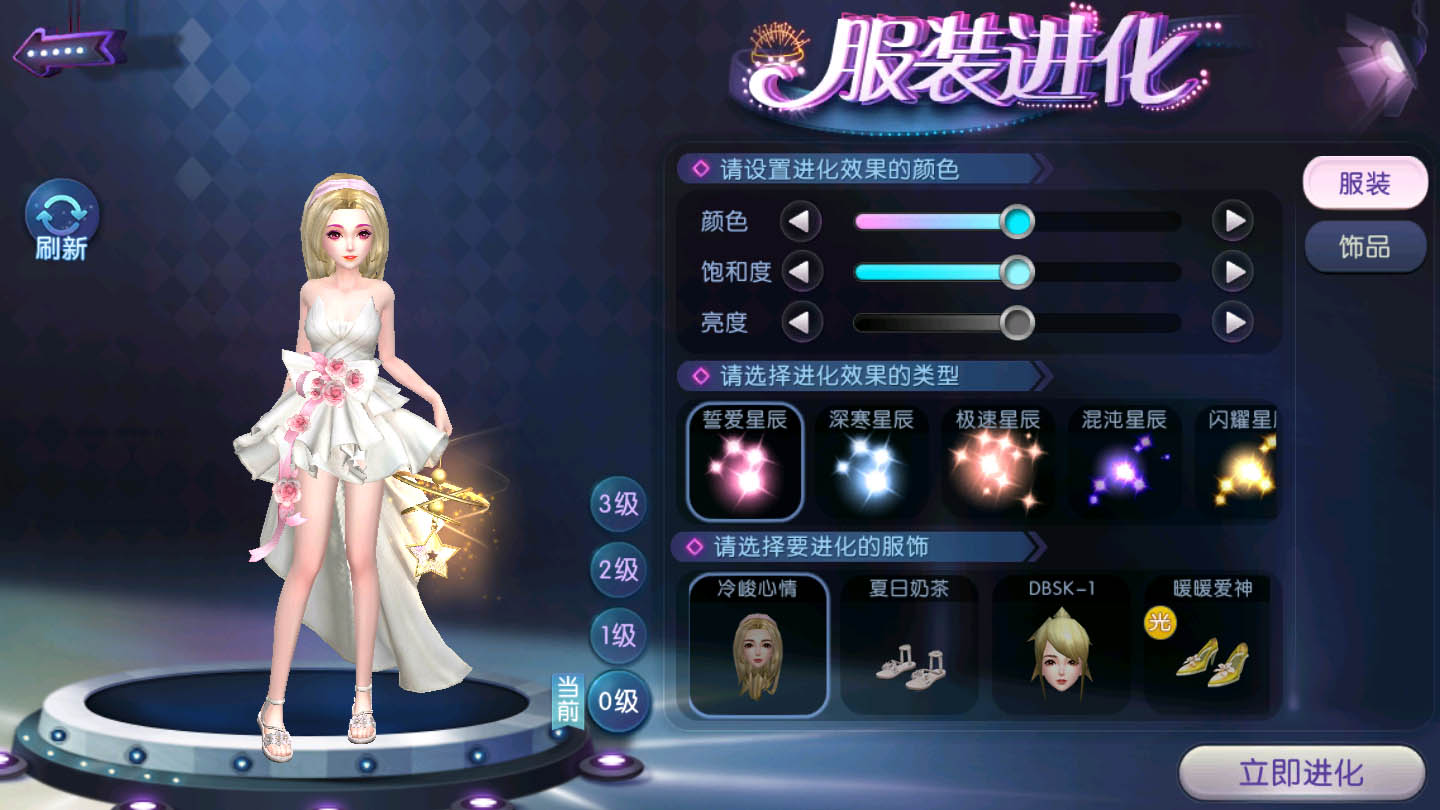Viewport: 1440px width, 810px height.
Task: Select the 誓爱星辰 pink star effect
Action: click(x=744, y=460)
